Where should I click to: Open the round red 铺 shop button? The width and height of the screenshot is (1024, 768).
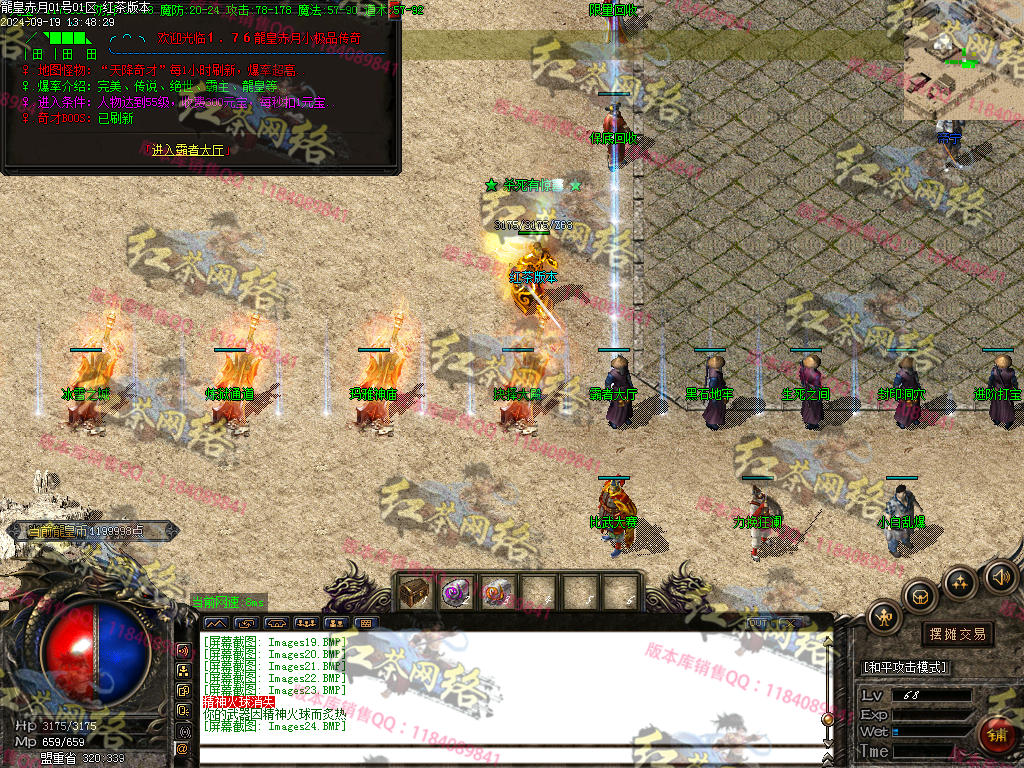click(997, 736)
